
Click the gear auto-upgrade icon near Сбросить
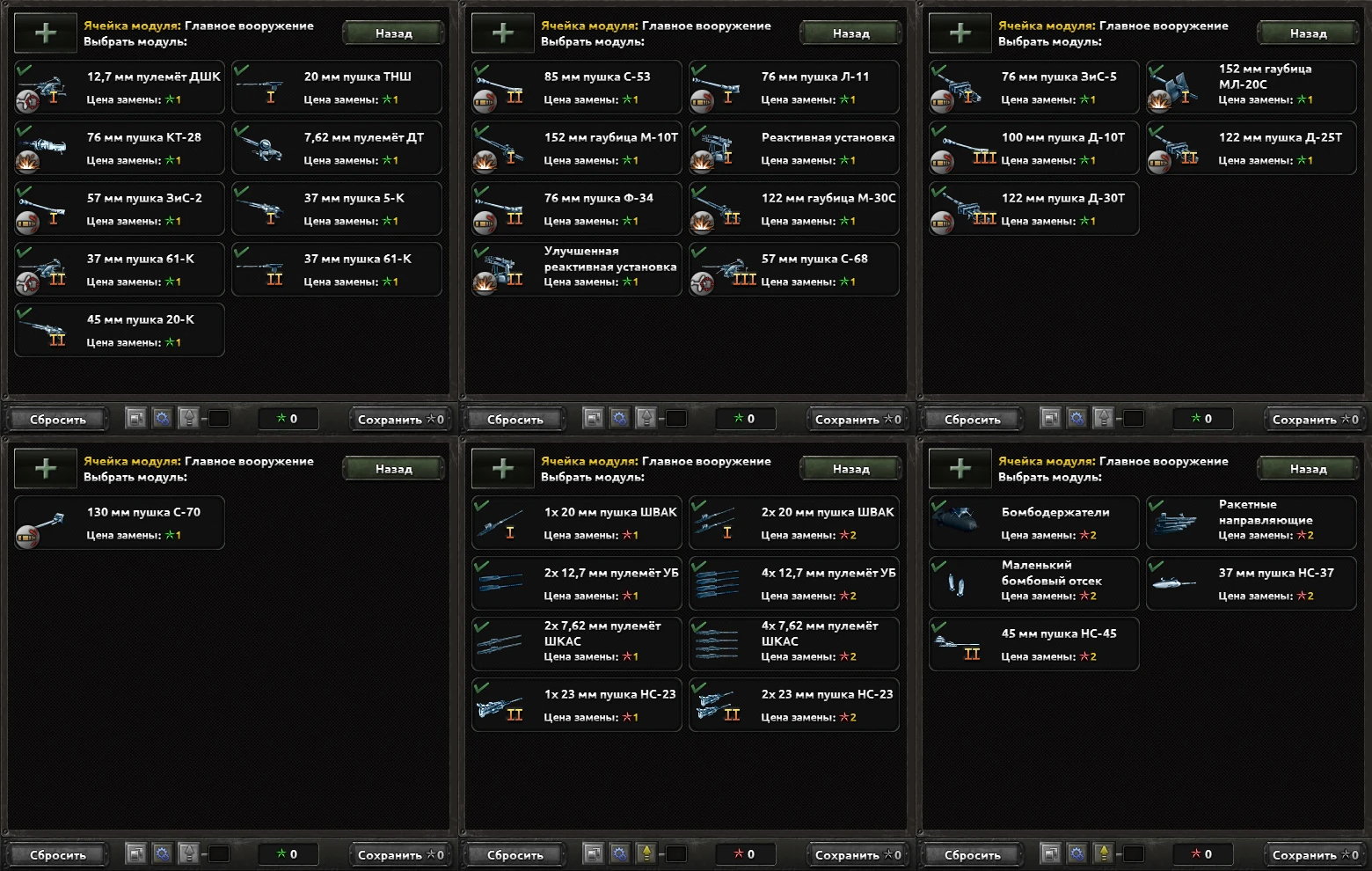162,418
